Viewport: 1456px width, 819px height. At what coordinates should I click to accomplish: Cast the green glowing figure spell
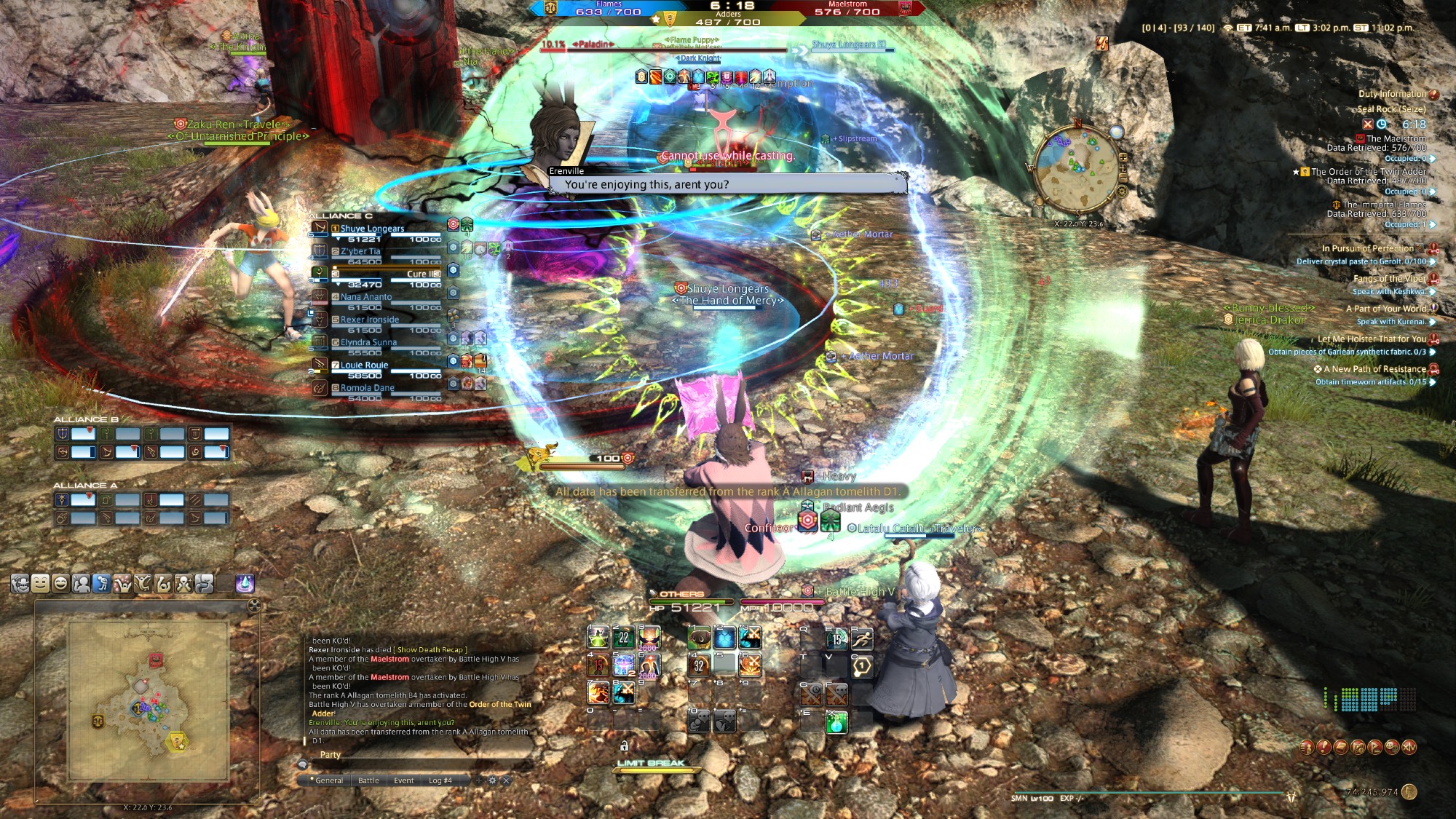pos(598,638)
